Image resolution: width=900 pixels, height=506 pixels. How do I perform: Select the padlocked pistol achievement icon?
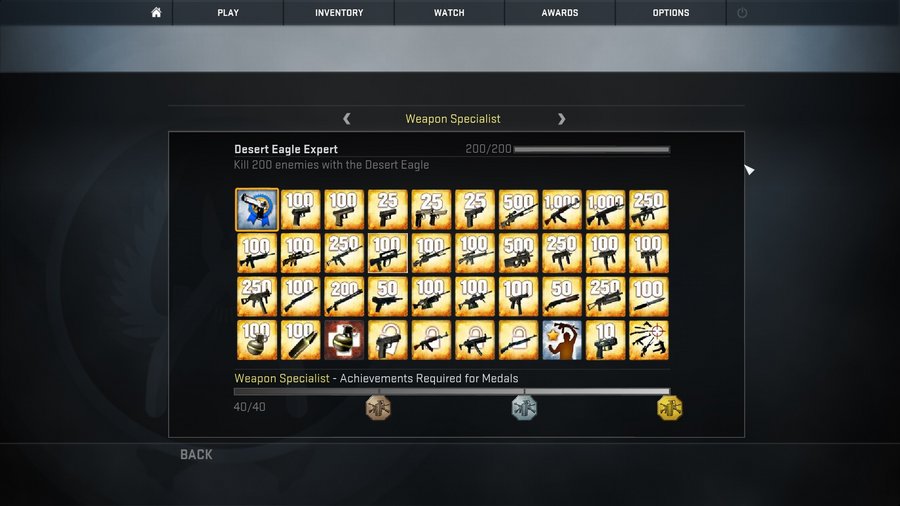pos(387,340)
